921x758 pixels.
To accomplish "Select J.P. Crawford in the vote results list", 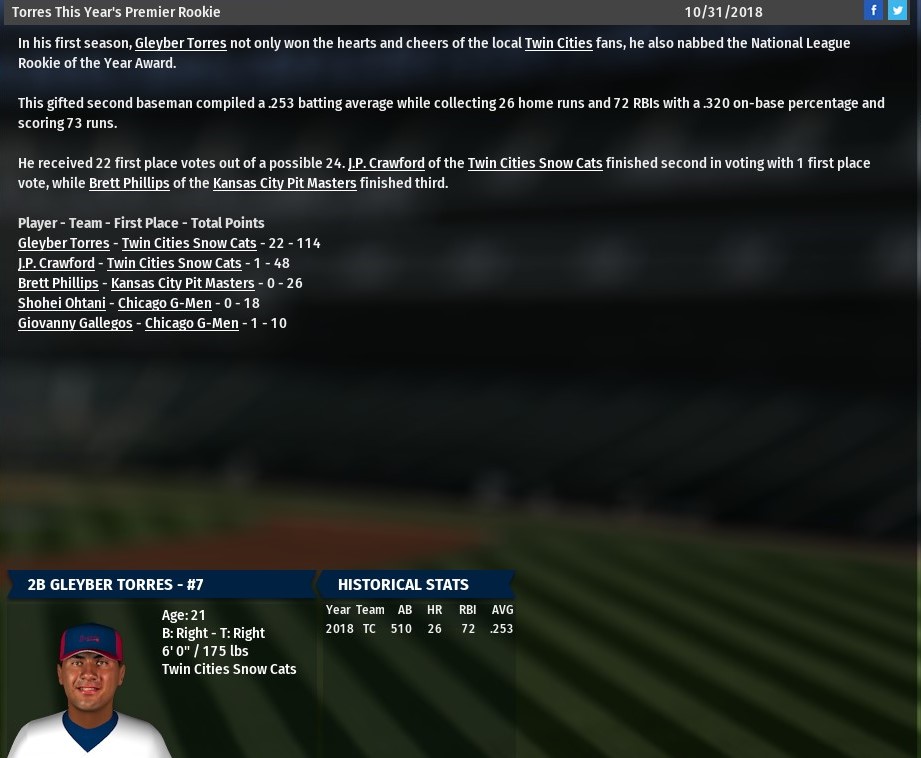I will coord(56,264).
